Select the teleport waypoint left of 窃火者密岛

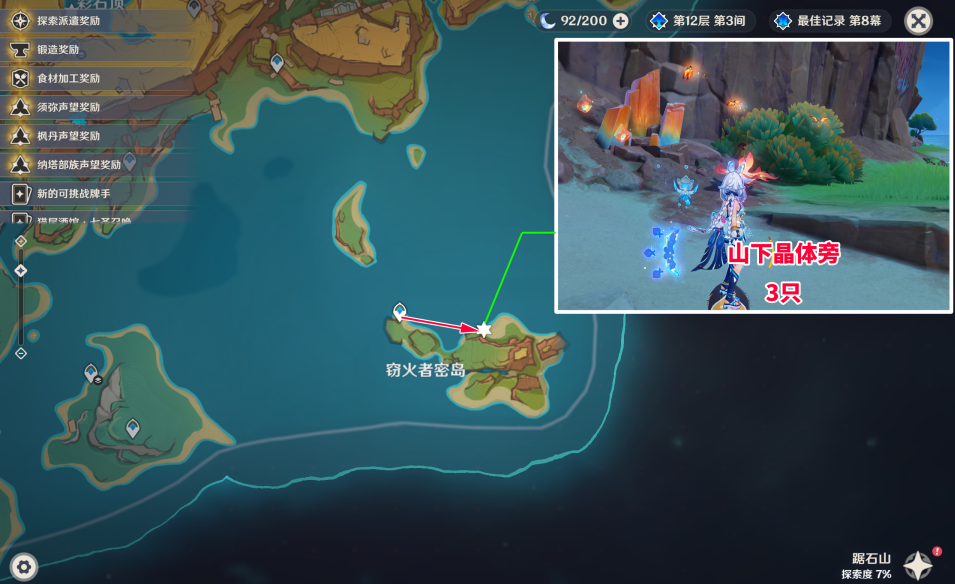tap(399, 312)
